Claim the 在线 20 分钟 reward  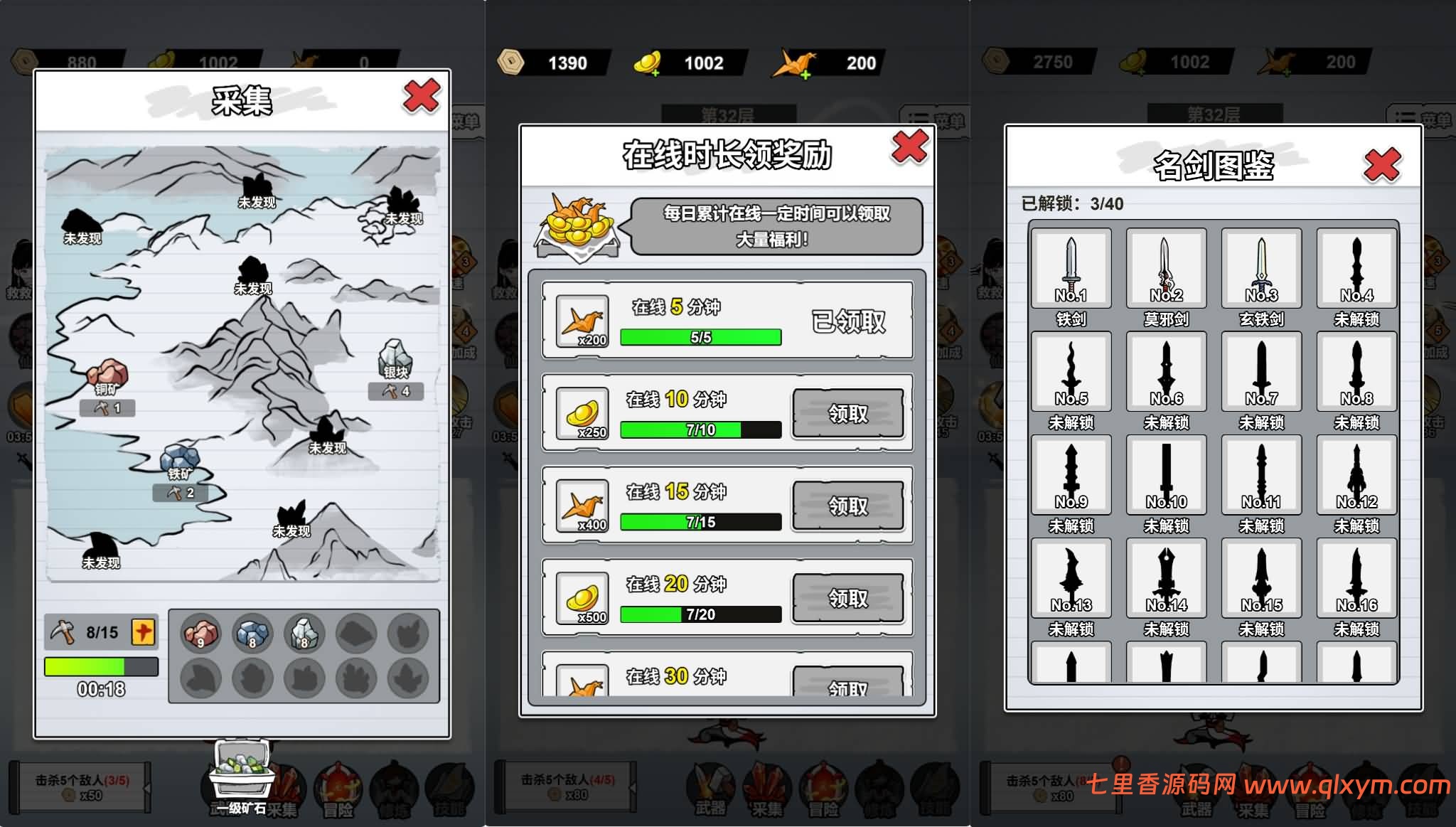point(847,599)
